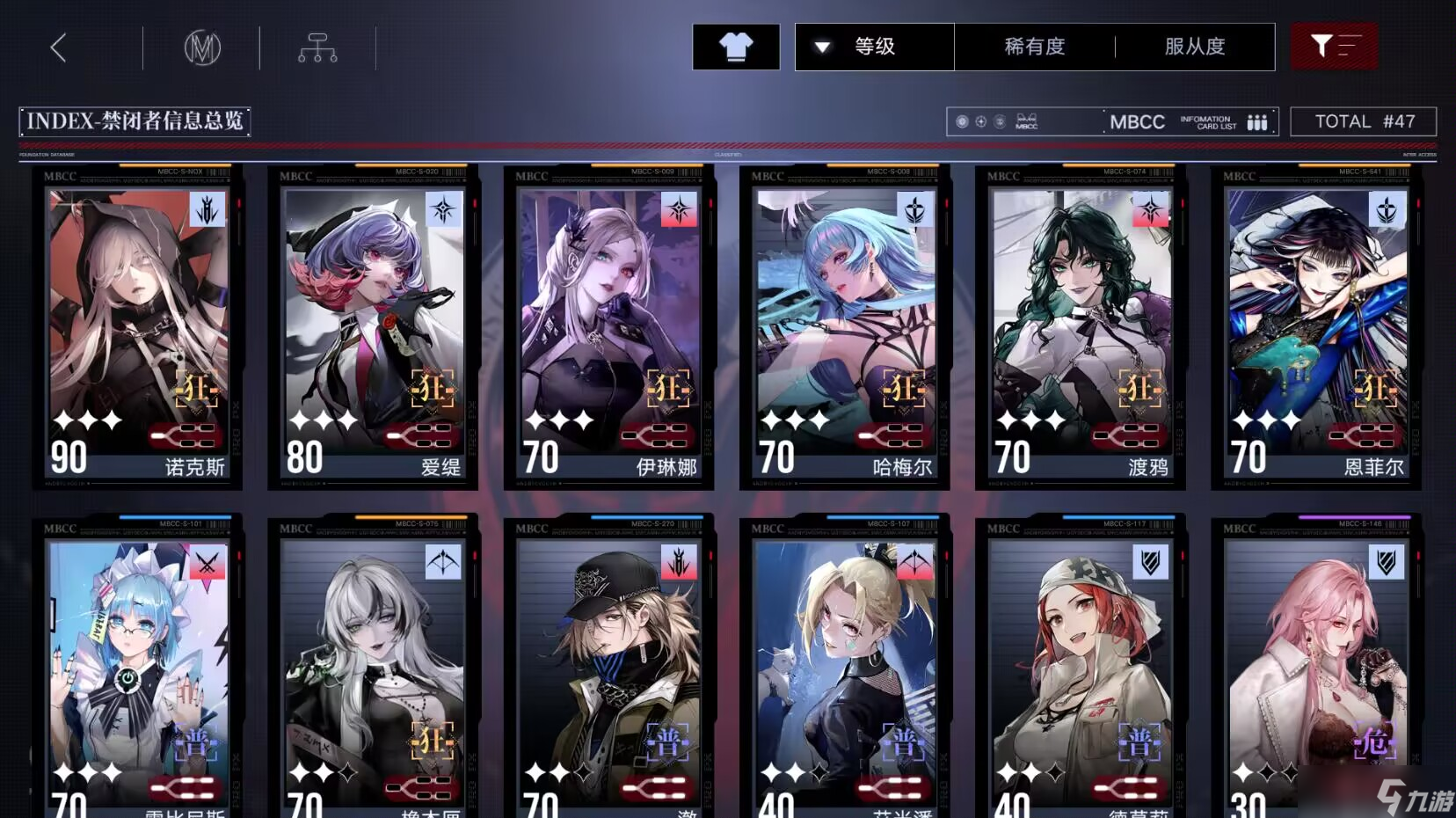Sort characters by 稀有度 (rarity)
1456x818 pixels.
[x=1035, y=47]
